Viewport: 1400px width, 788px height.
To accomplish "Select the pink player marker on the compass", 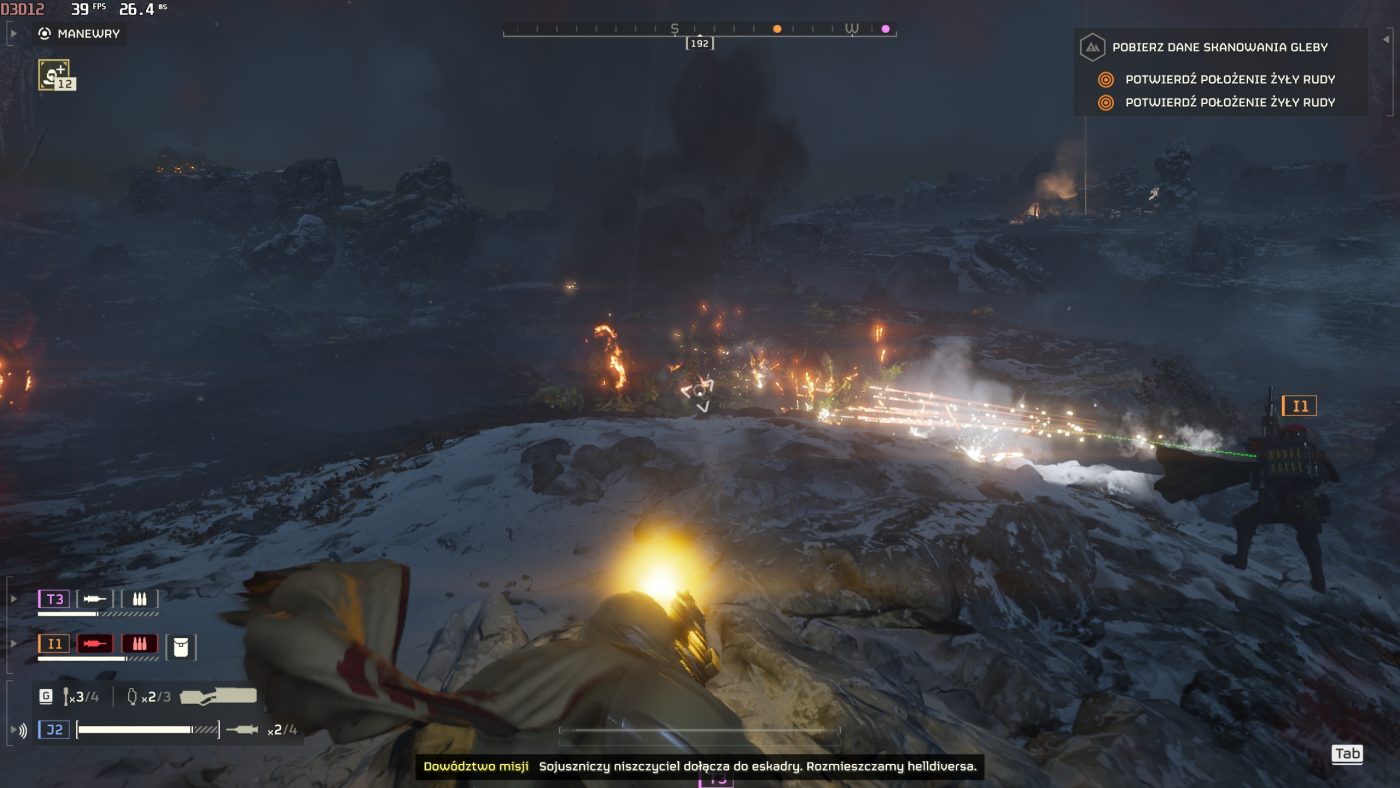I will (x=885, y=29).
